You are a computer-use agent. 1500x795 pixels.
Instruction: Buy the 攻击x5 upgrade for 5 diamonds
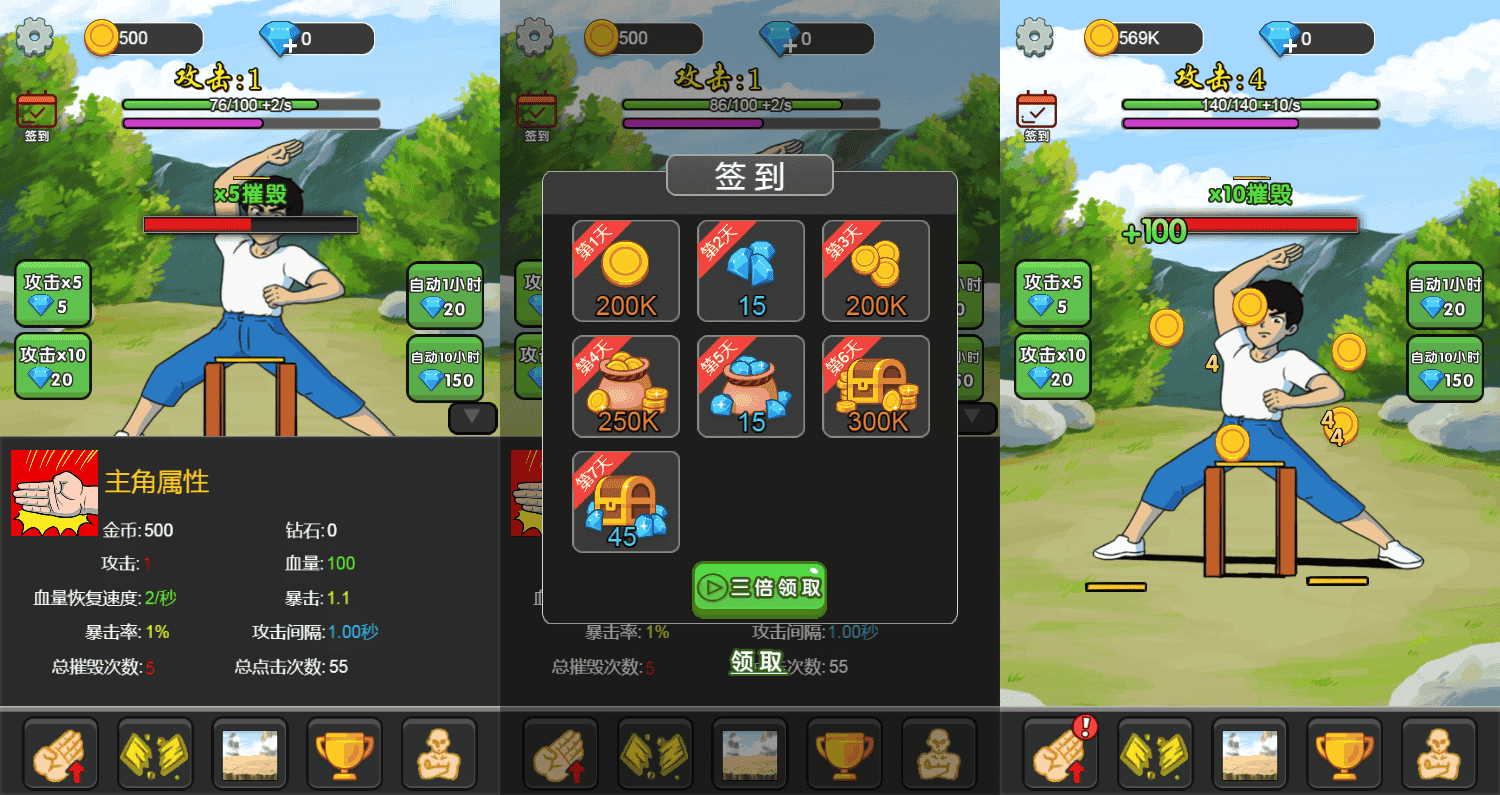[52, 293]
